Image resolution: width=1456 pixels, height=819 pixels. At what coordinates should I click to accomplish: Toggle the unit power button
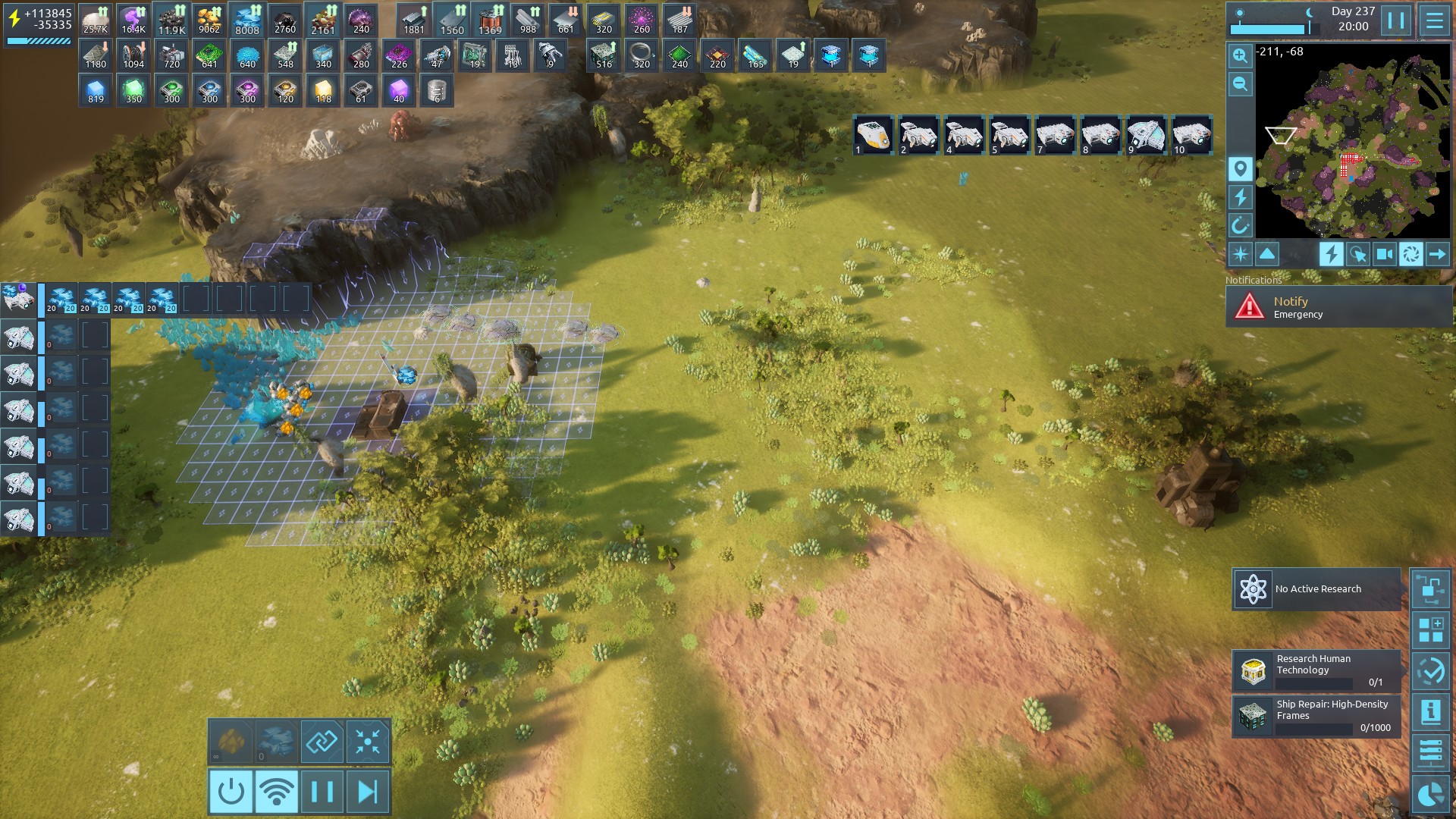click(231, 792)
